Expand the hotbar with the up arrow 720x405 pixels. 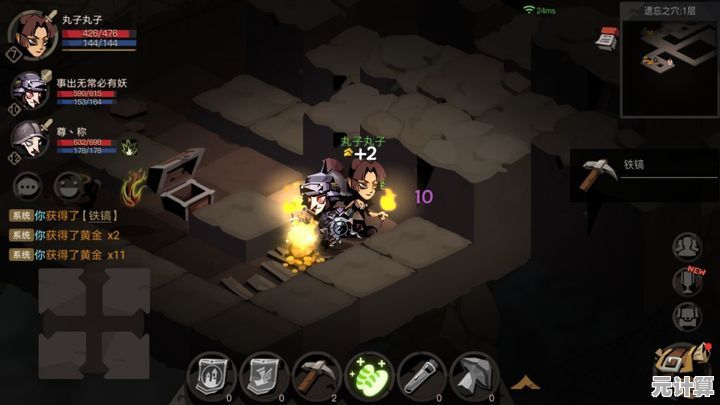click(522, 381)
